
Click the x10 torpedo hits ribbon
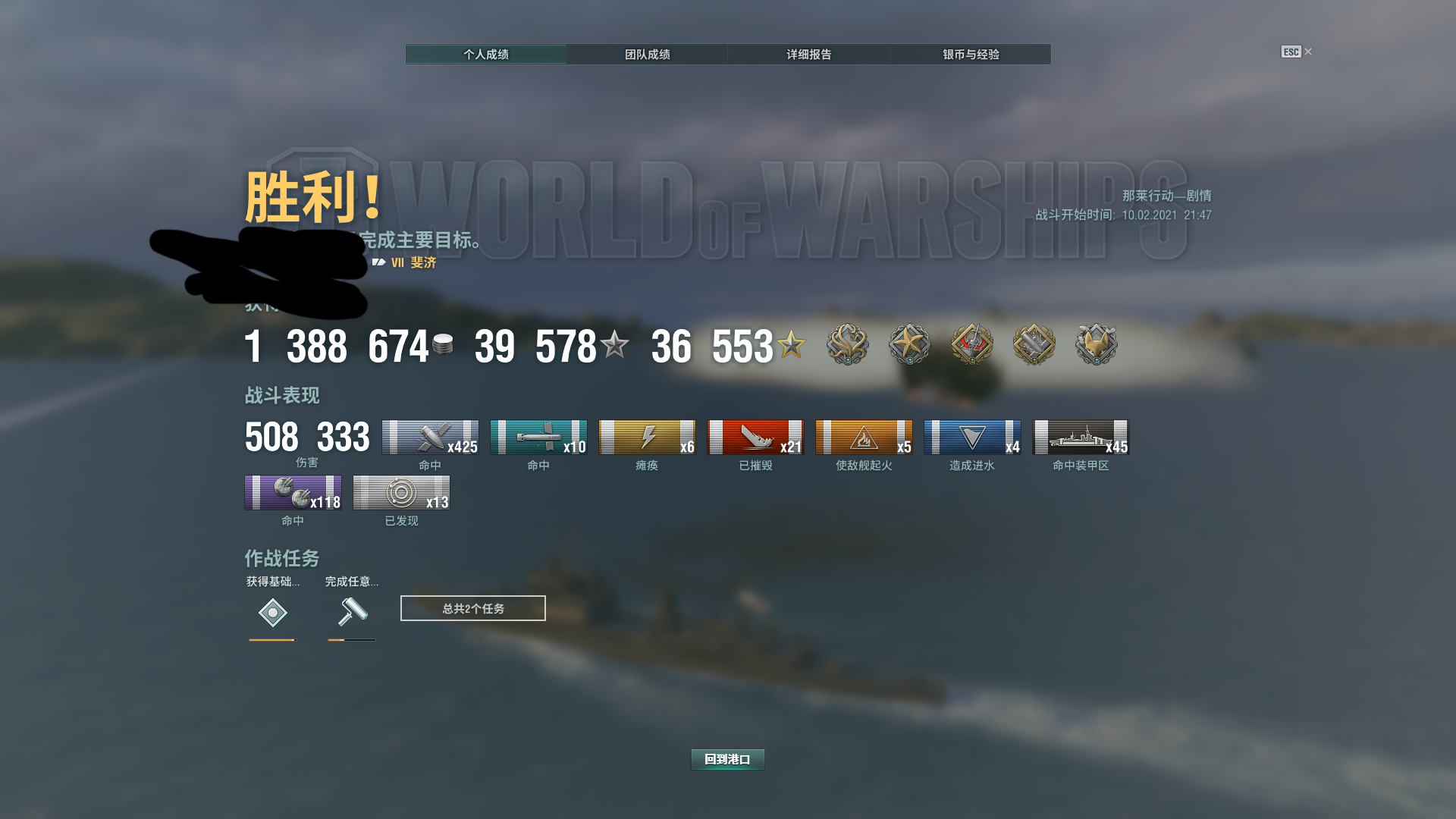(x=538, y=438)
